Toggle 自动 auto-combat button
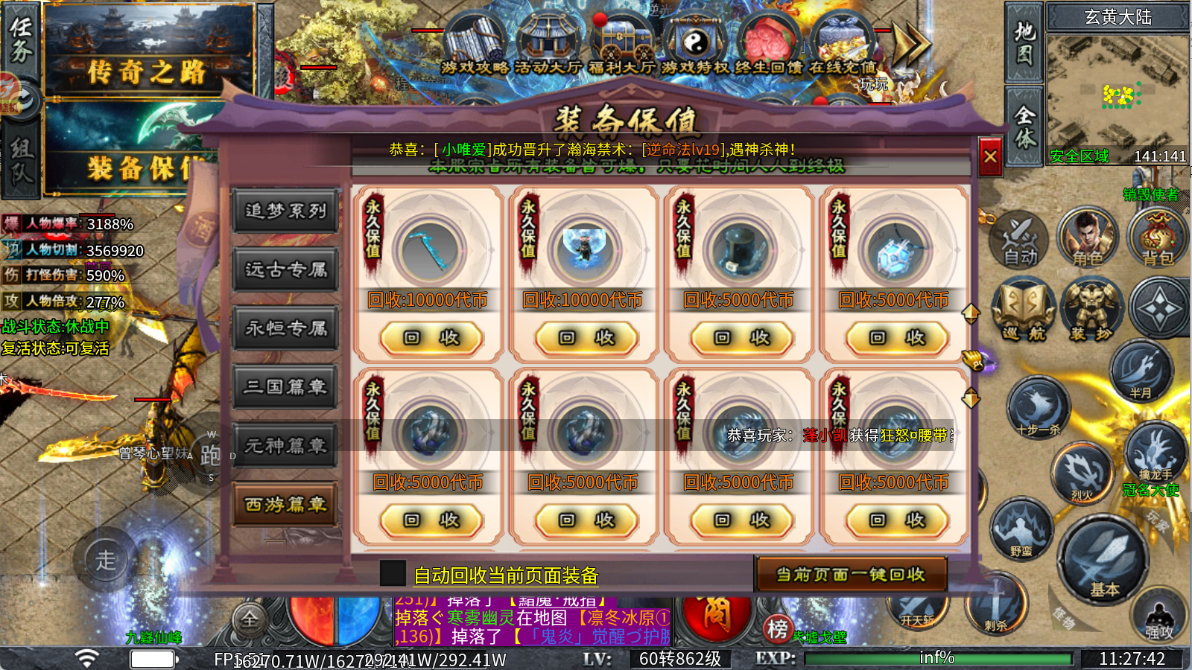Image resolution: width=1192 pixels, height=670 pixels. point(1019,238)
